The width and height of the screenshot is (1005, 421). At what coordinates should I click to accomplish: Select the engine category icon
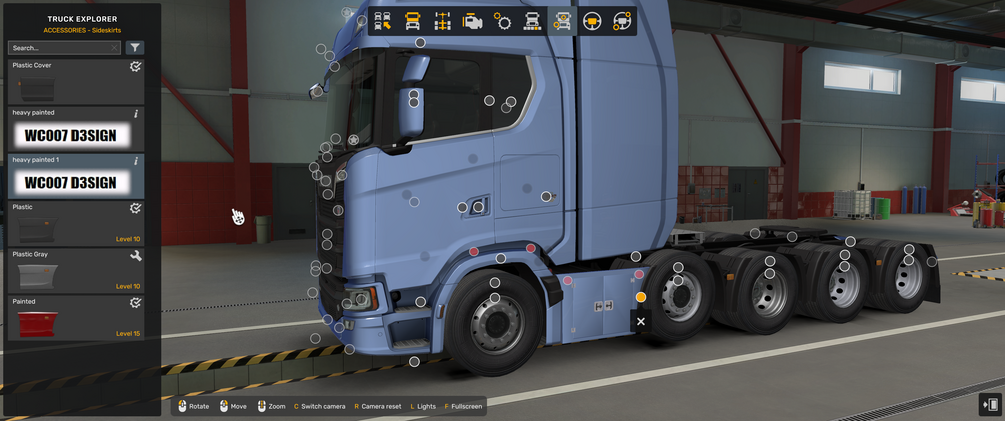pyautogui.click(x=473, y=21)
